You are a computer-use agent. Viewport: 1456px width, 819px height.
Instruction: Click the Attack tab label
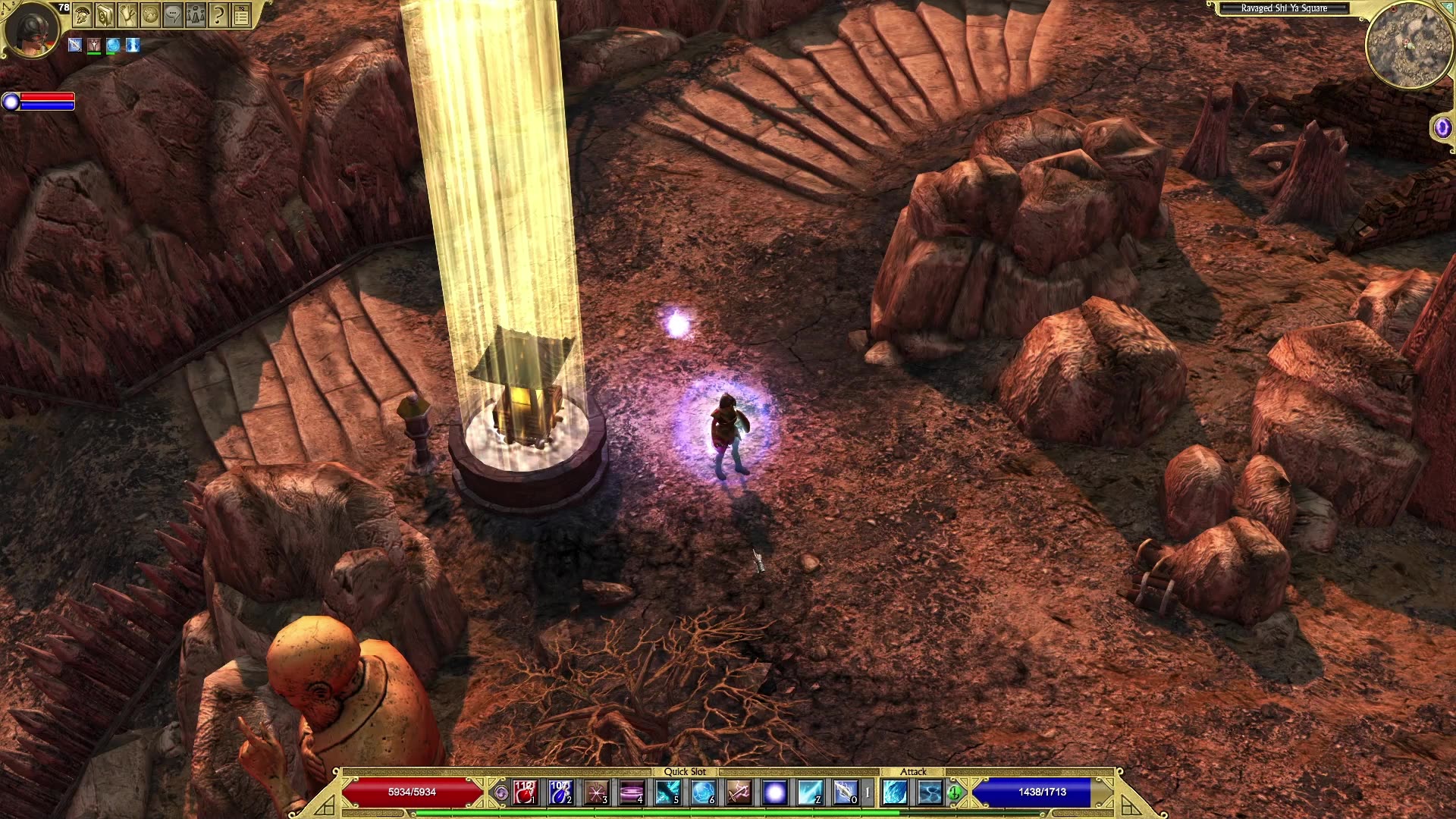913,770
